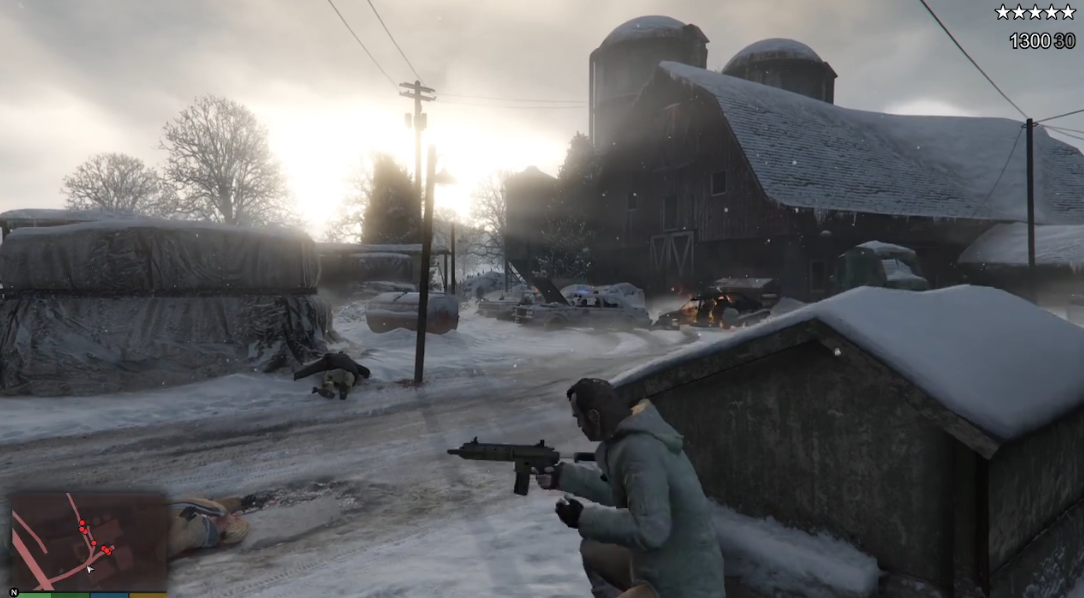Click the five-star wanted level indicator

coord(1034,13)
